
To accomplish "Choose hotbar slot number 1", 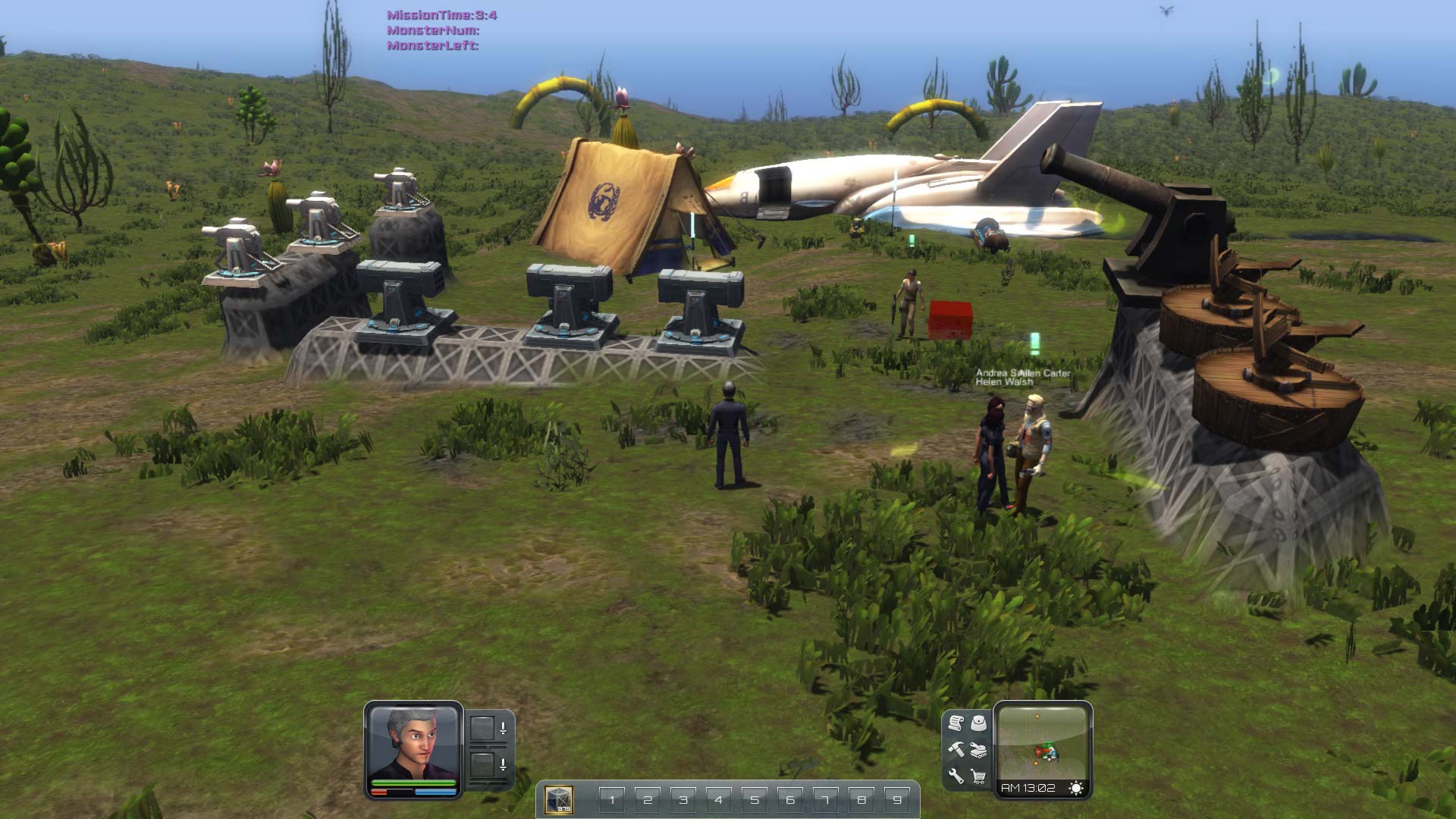I will click(612, 799).
